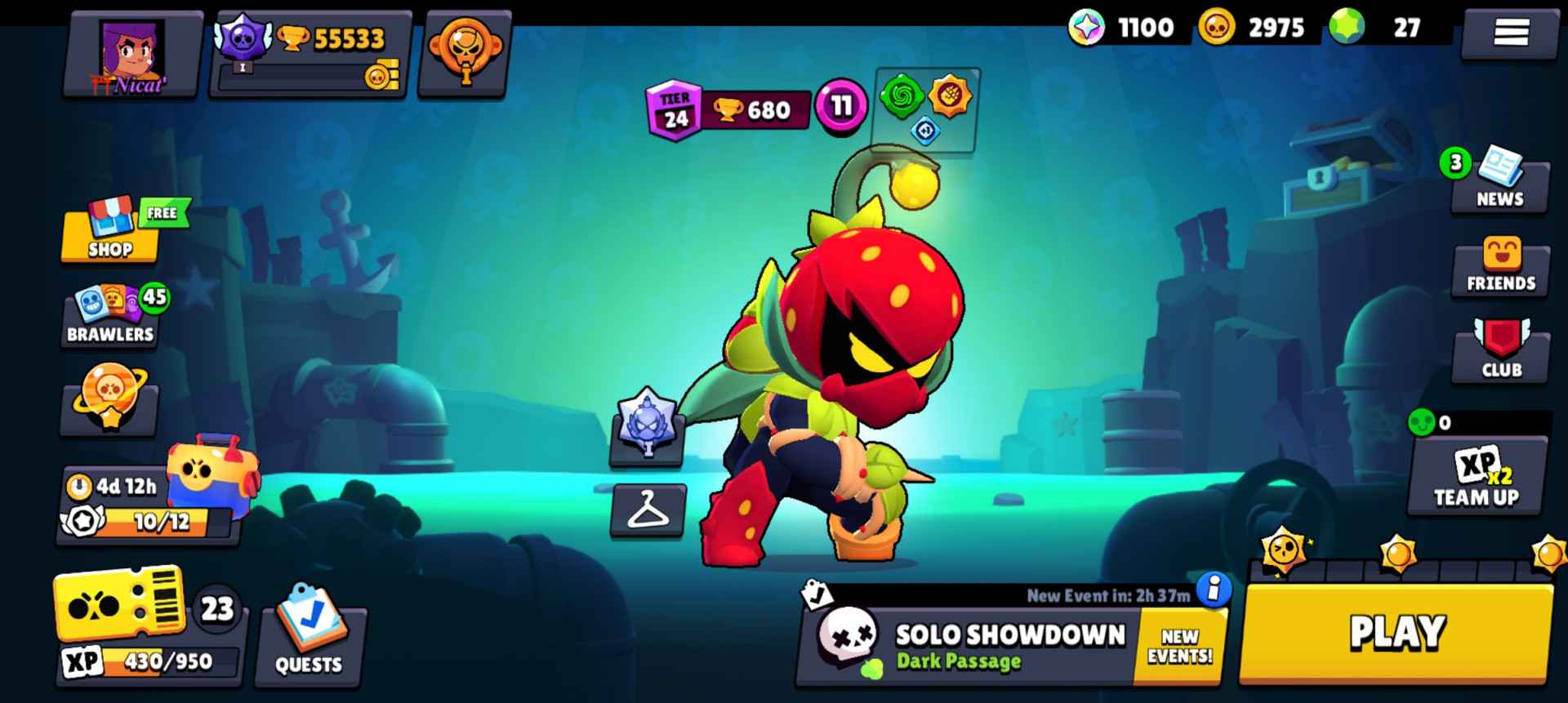Open News with the 3 notification badge
This screenshot has width=1568, height=703.
(x=1499, y=181)
